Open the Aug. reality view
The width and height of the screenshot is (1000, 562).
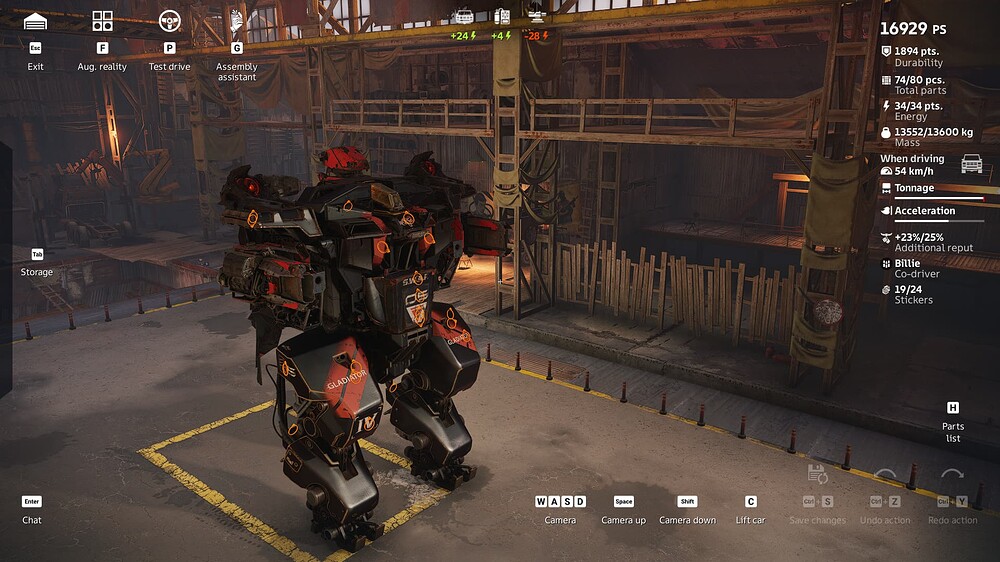pos(102,22)
